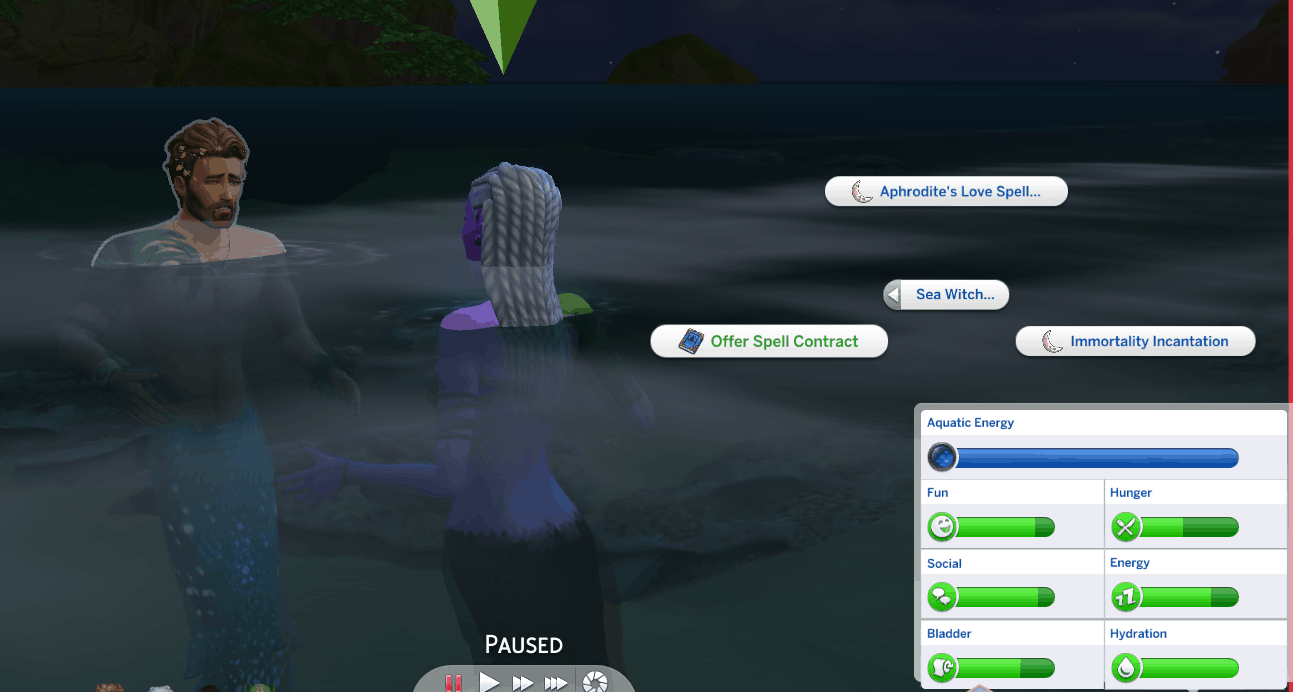Set game speed to fast forward
This screenshot has height=692, width=1293.
[x=522, y=683]
